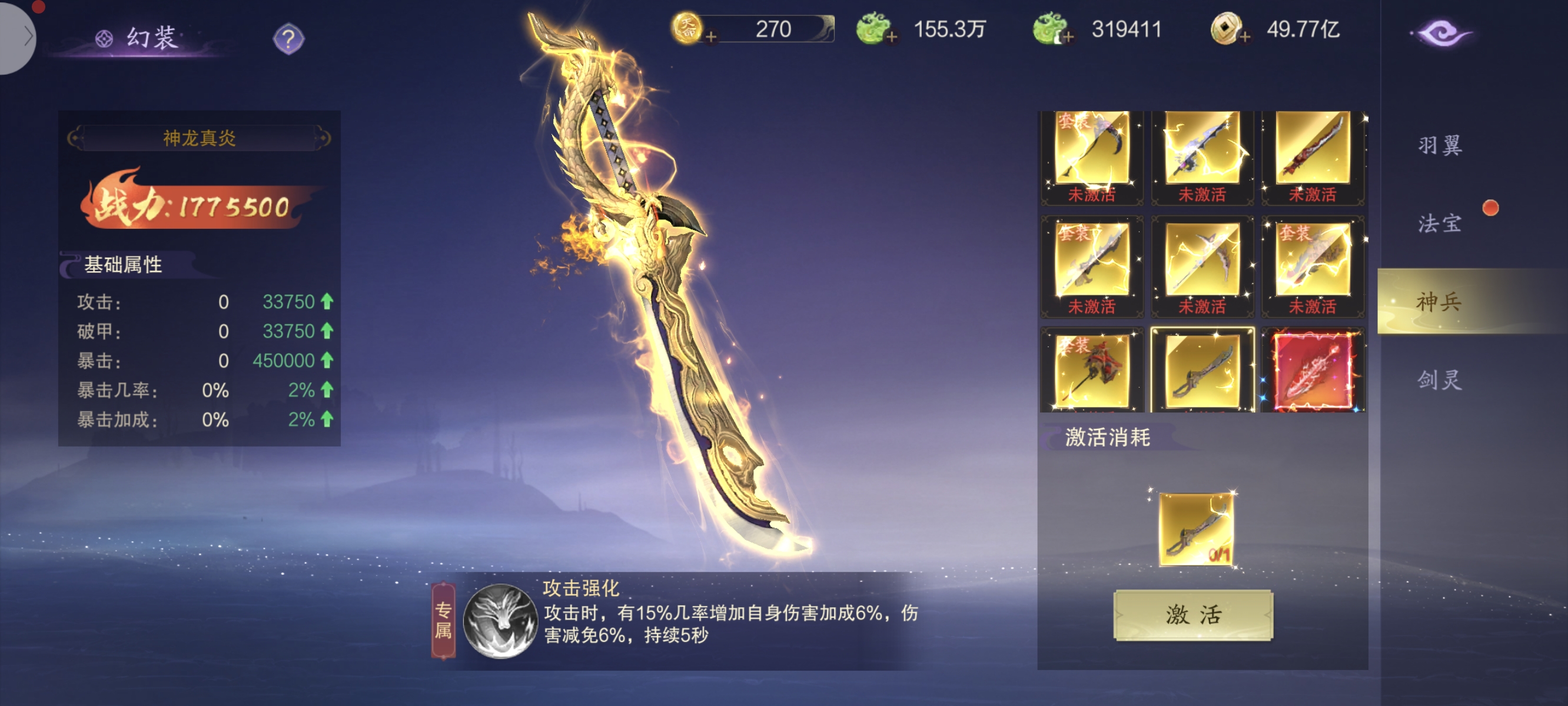The height and width of the screenshot is (706, 1568).
Task: Select the black scythe weapon skin
Action: click(x=1091, y=149)
